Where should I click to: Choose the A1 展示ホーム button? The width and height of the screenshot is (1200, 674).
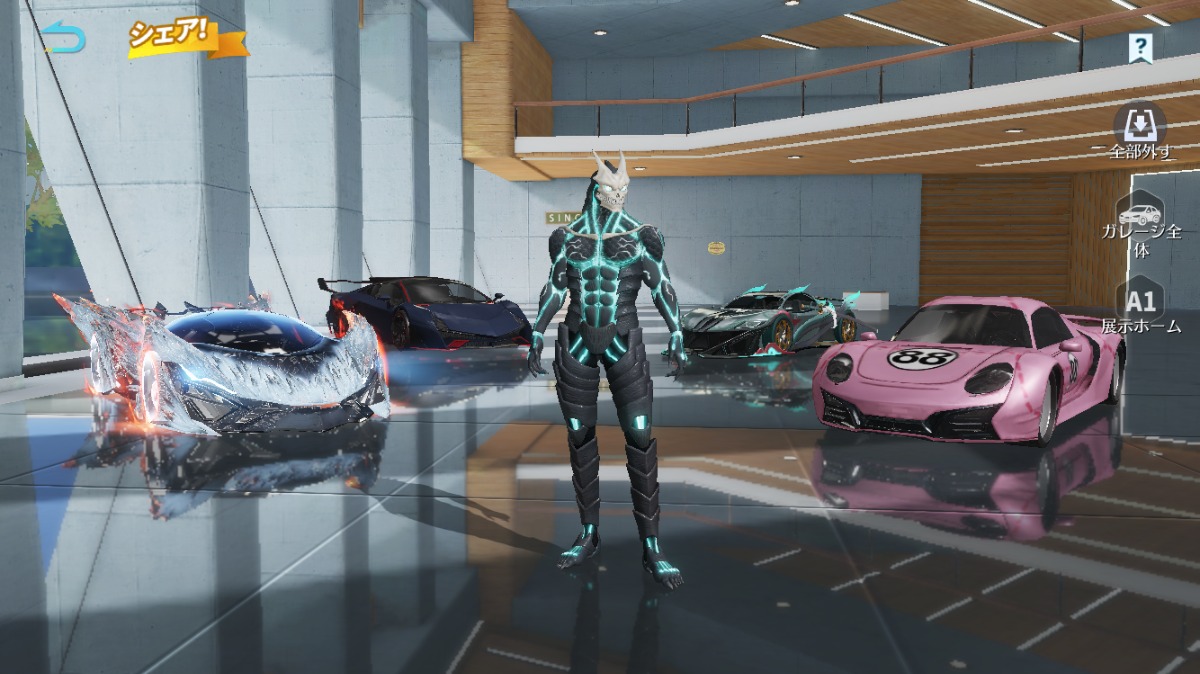[x=1141, y=307]
